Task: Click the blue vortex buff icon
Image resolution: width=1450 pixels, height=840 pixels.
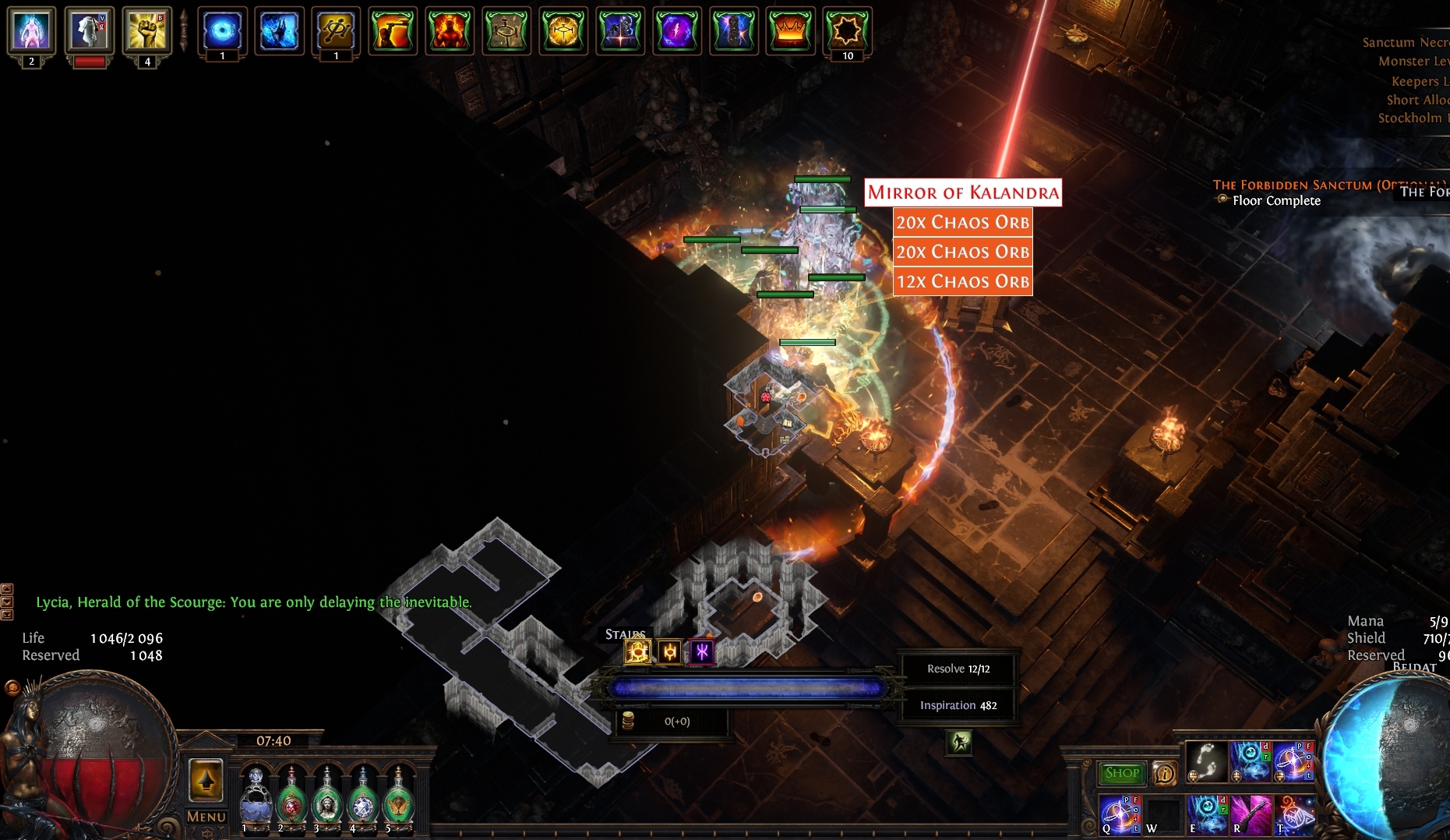Action: point(222,31)
